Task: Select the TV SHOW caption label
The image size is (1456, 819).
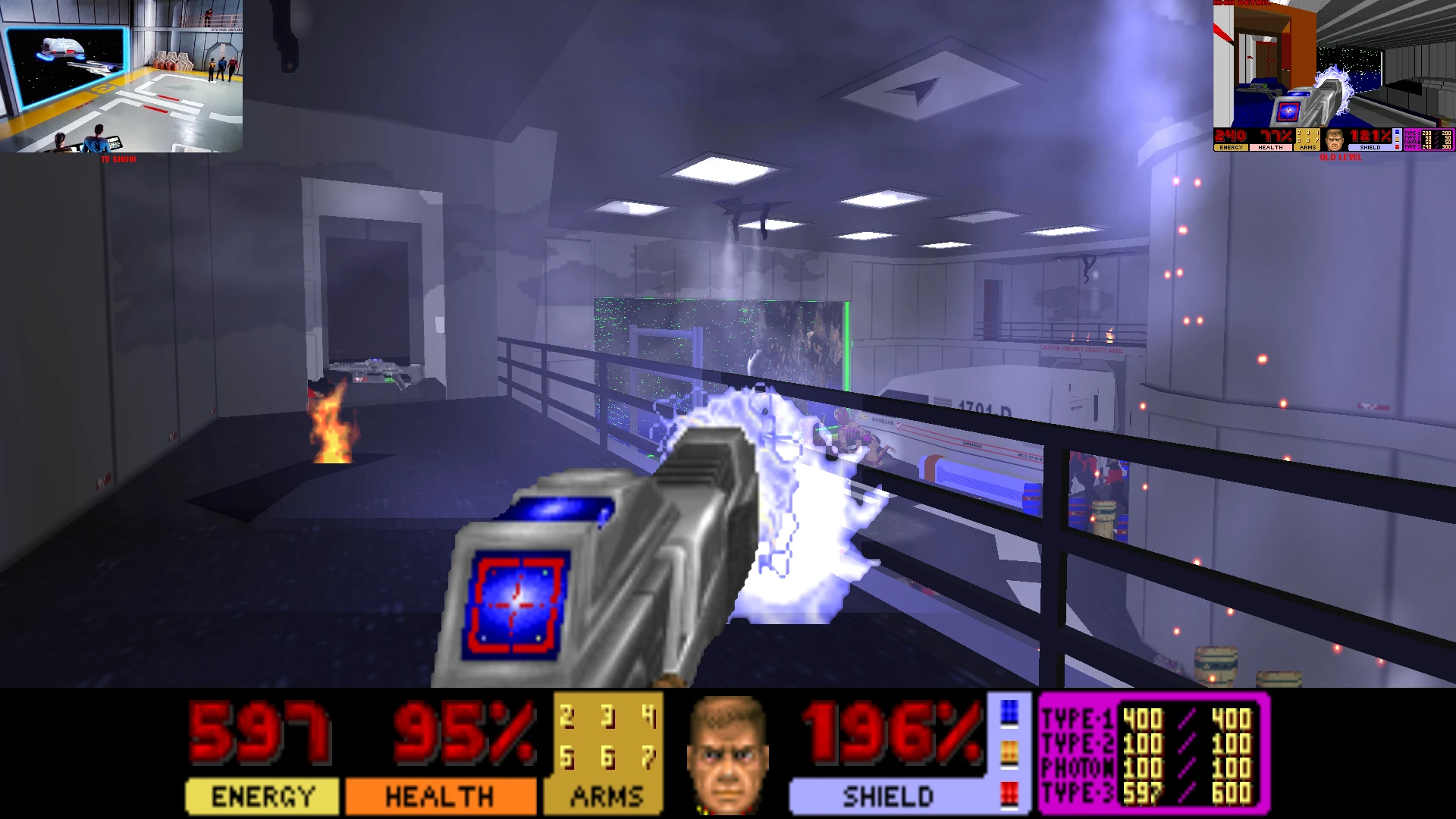Action: click(x=118, y=160)
